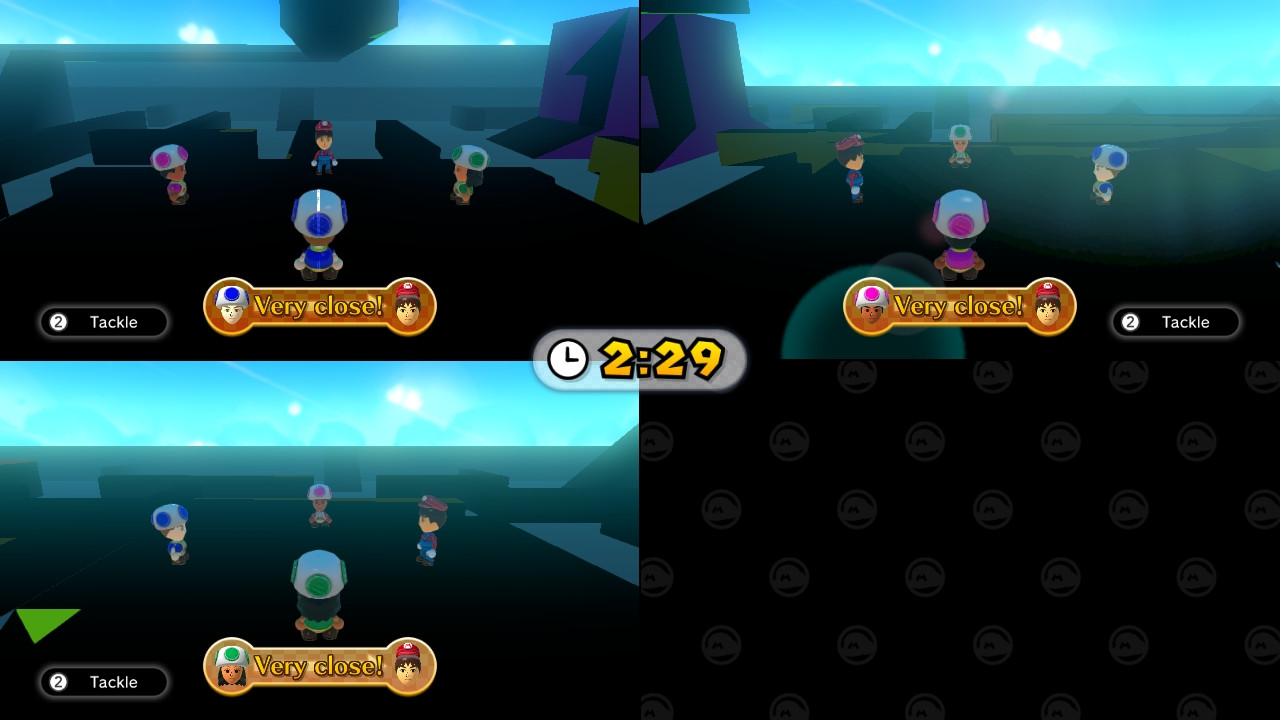Select the 'Very close!' banner in the top-left screen
This screenshot has height=720, width=1280.
click(319, 306)
